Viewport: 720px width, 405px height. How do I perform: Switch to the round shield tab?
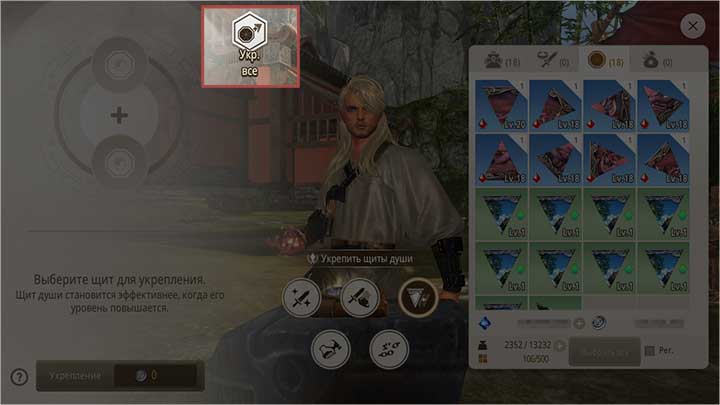pos(605,61)
